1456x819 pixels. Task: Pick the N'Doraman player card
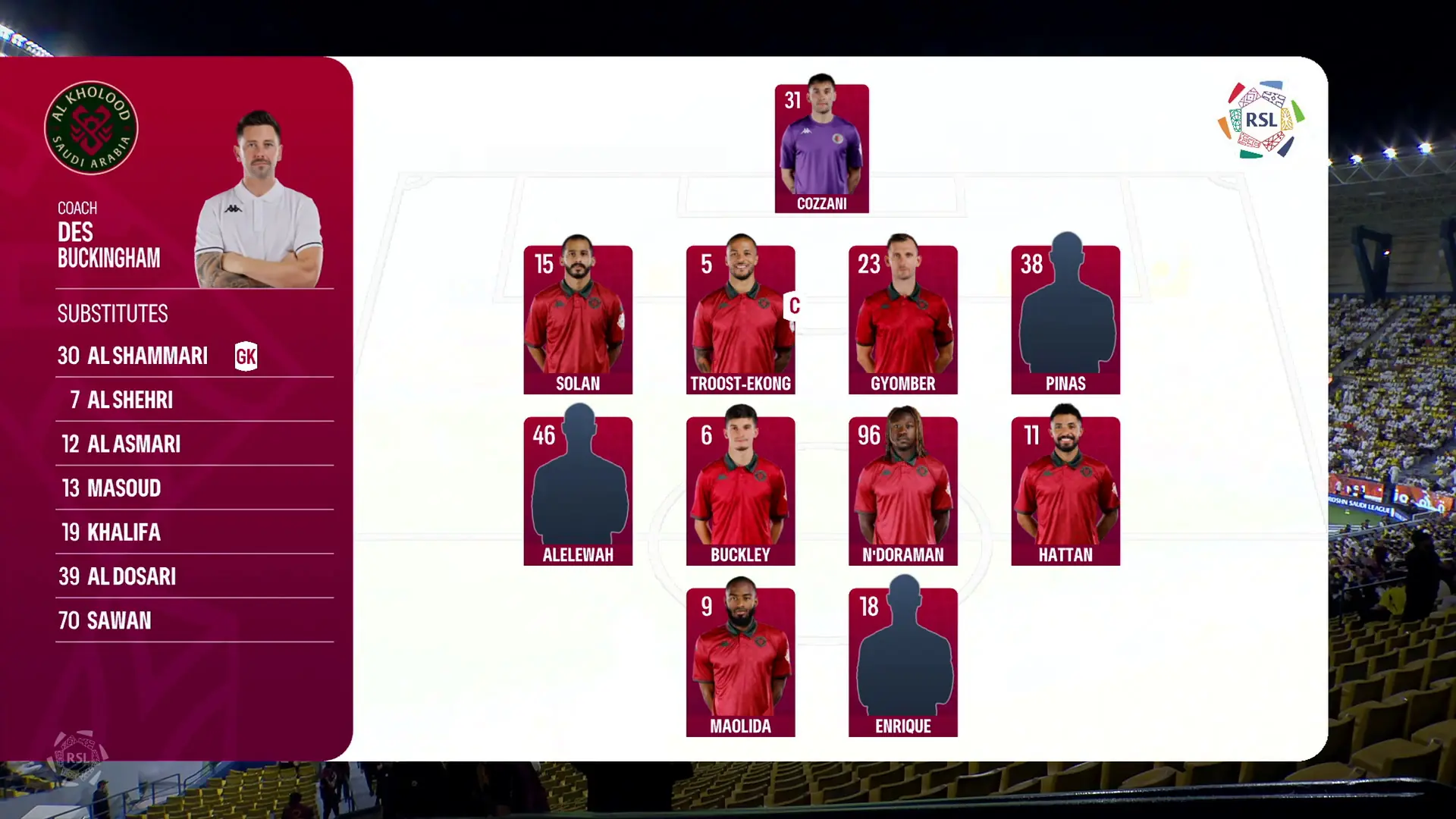[x=902, y=491]
